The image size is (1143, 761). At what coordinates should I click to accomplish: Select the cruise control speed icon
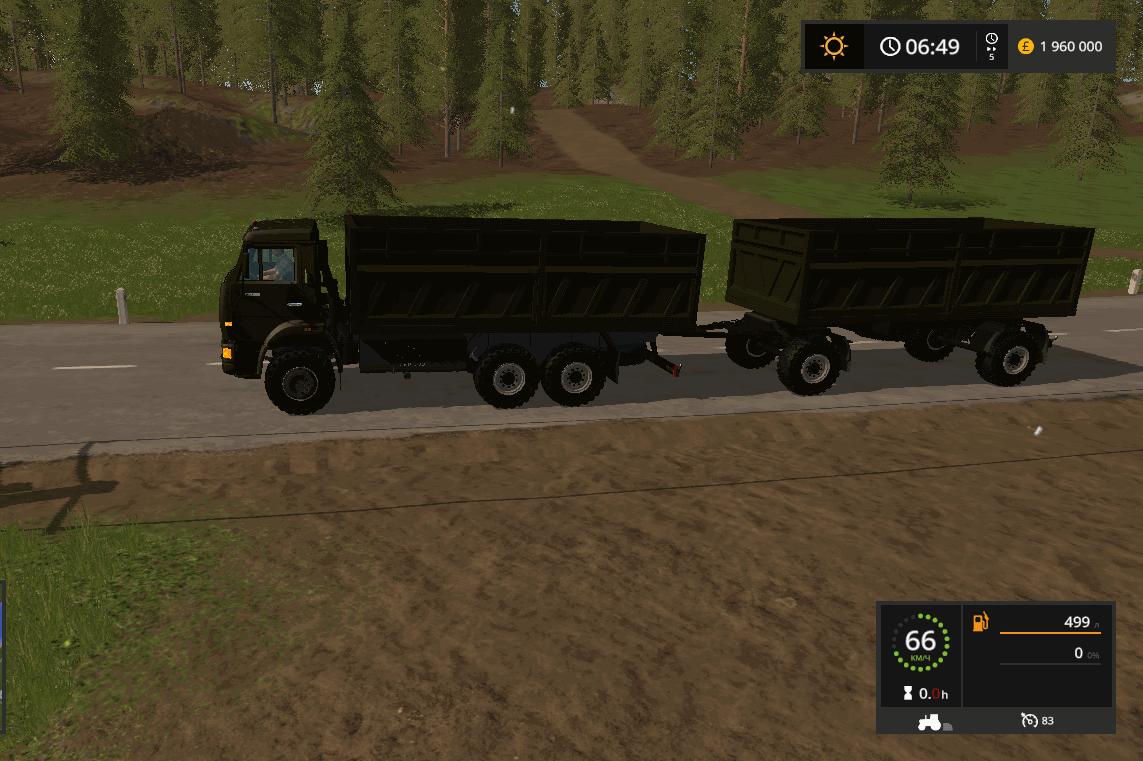pos(1029,720)
